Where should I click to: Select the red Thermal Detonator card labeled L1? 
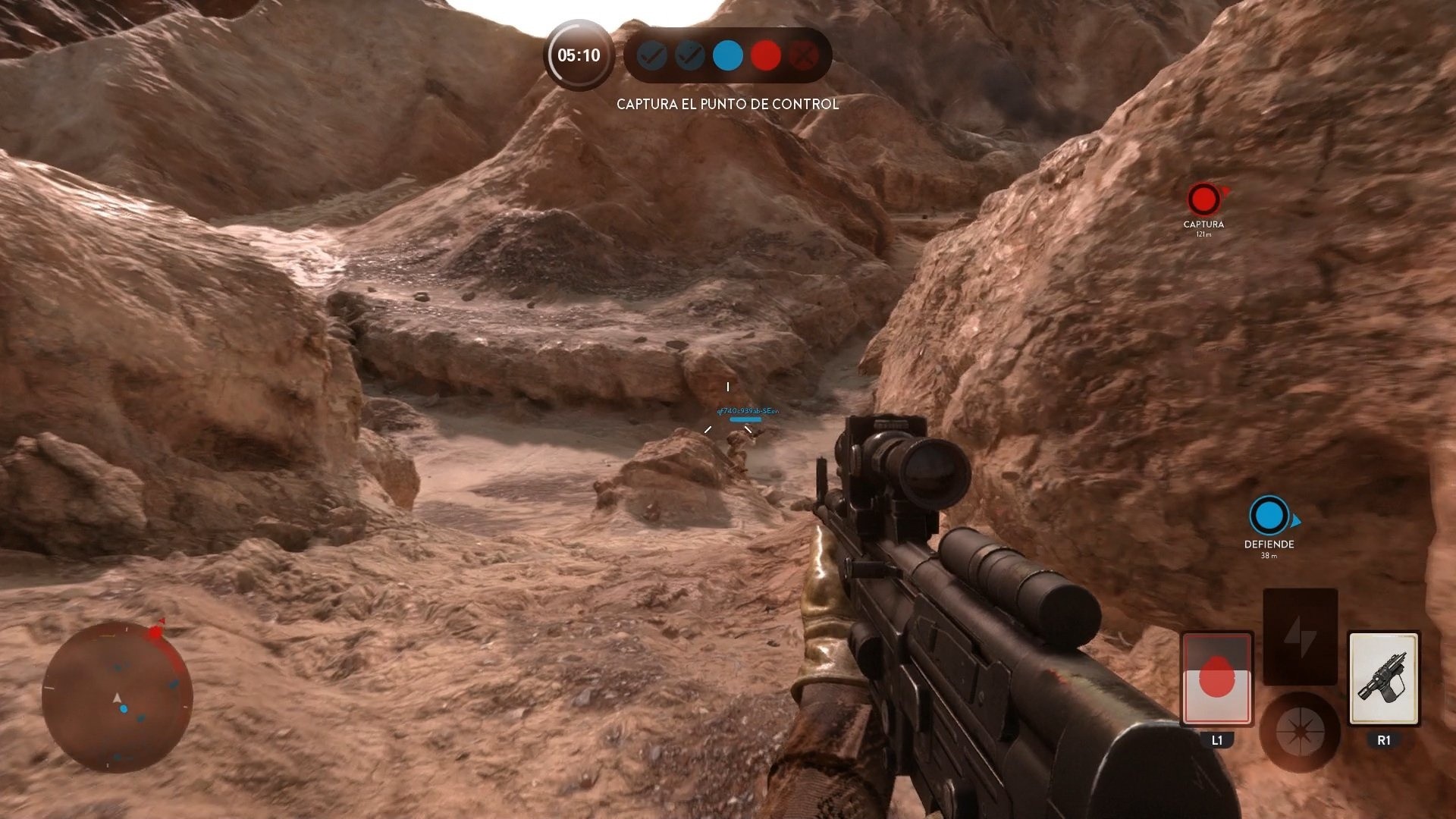click(x=1217, y=679)
